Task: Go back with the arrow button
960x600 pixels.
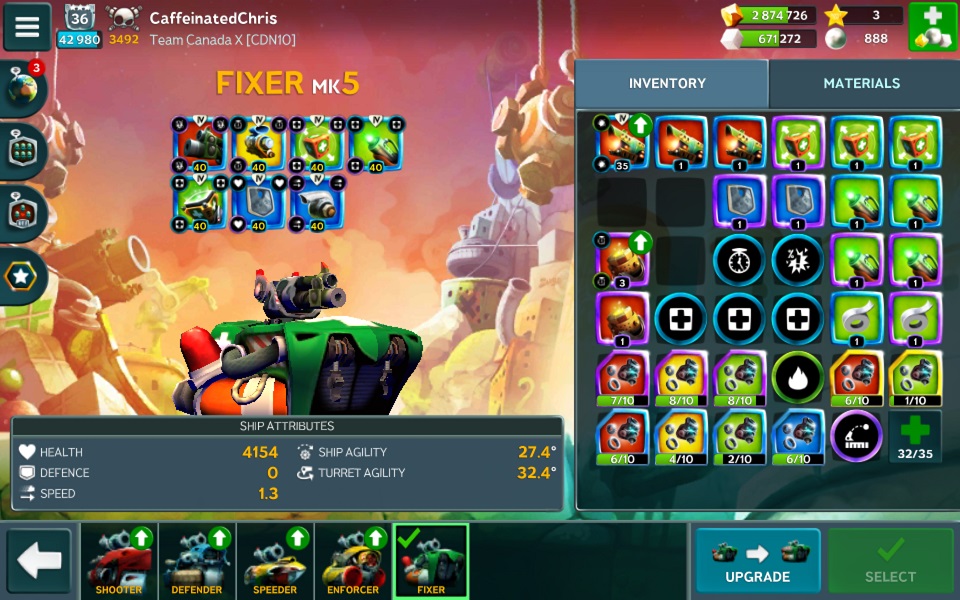Action: 40,561
